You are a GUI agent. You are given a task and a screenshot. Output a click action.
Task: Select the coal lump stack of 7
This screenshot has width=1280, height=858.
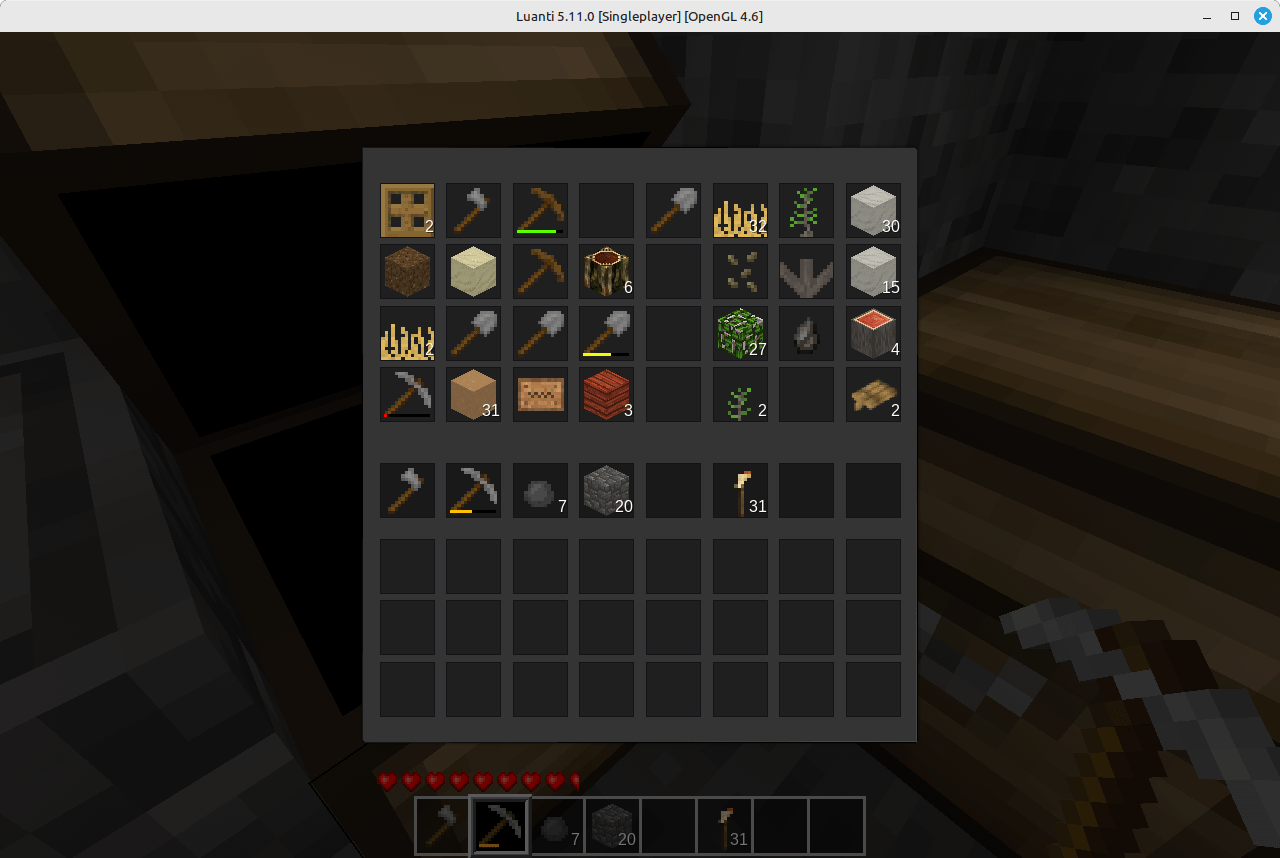tap(540, 490)
